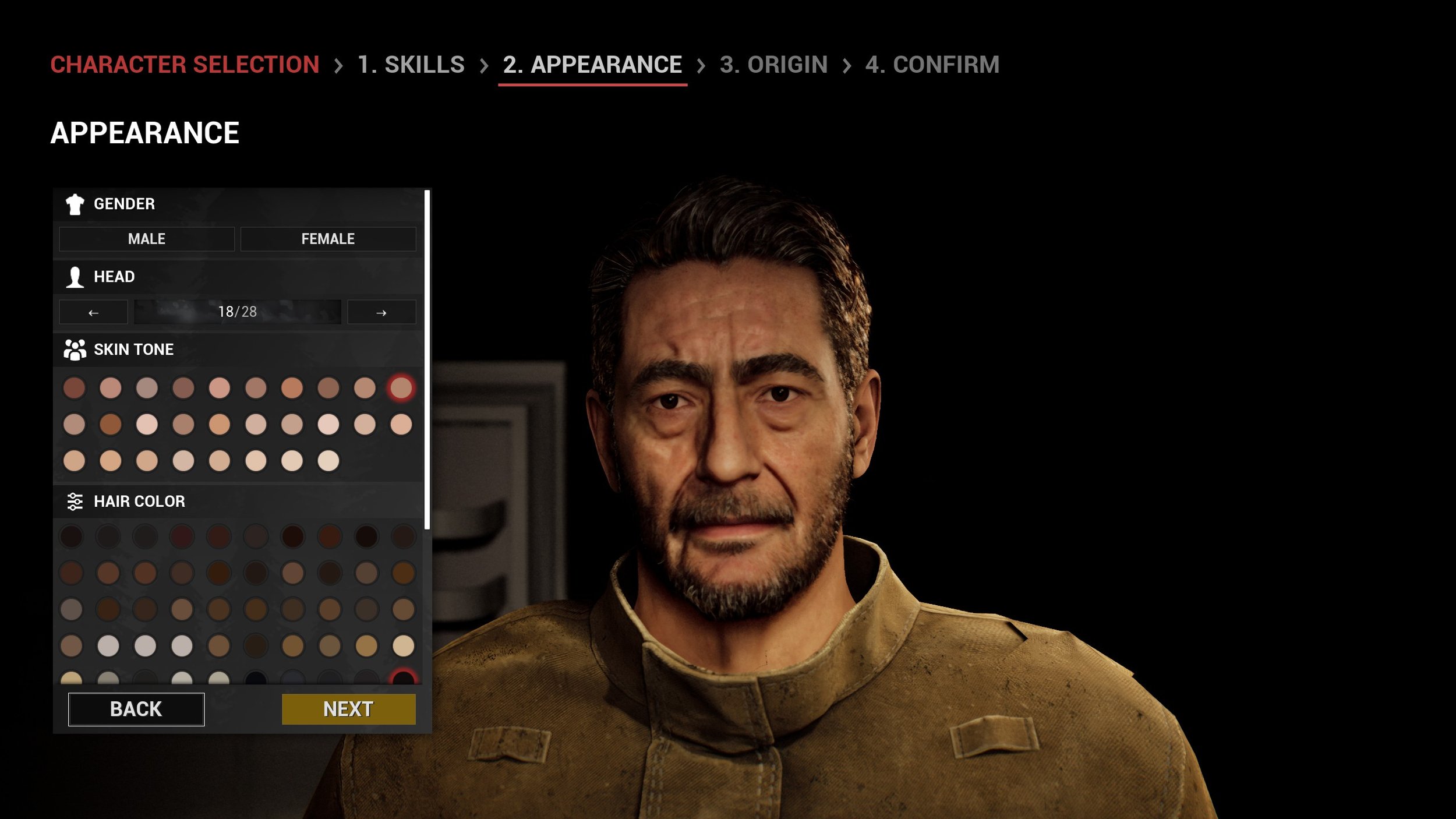Choose the first skin tone swatch in top row
This screenshot has width=1456, height=819.
(x=74, y=388)
